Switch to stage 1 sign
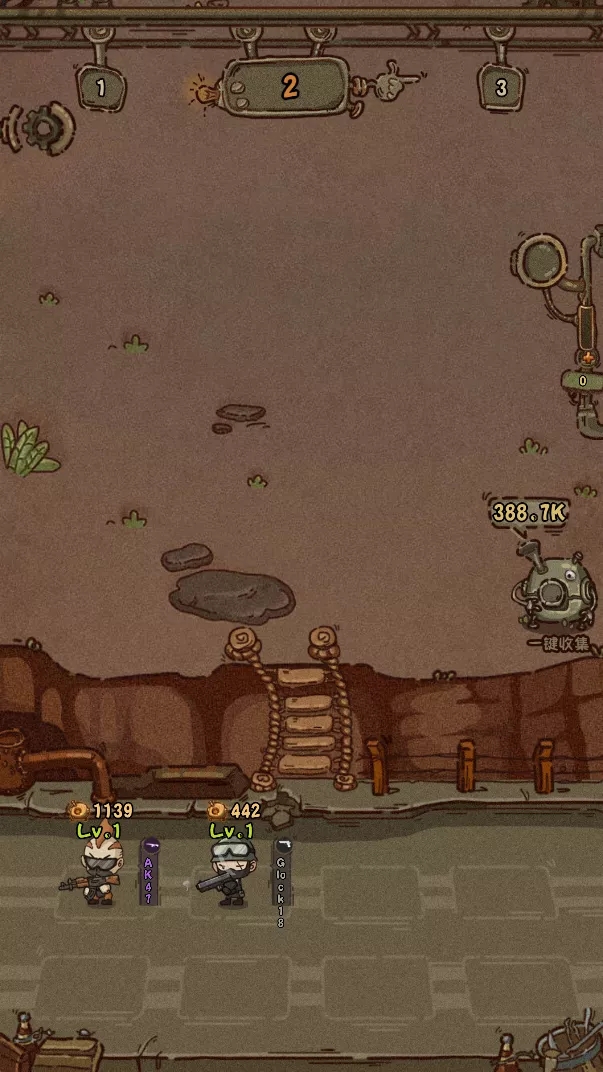 pyautogui.click(x=100, y=88)
